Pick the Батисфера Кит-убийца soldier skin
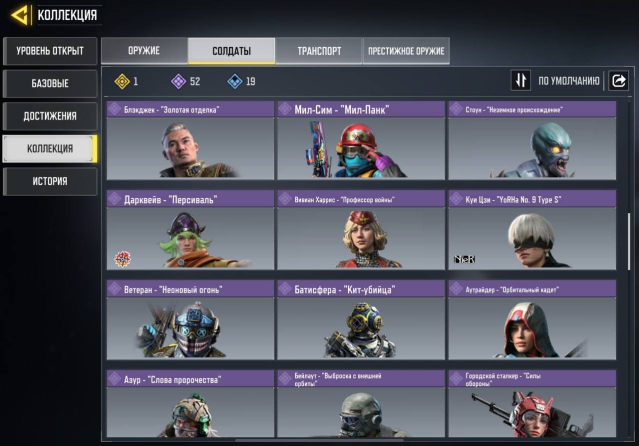The height and width of the screenshot is (446, 639). [361, 320]
